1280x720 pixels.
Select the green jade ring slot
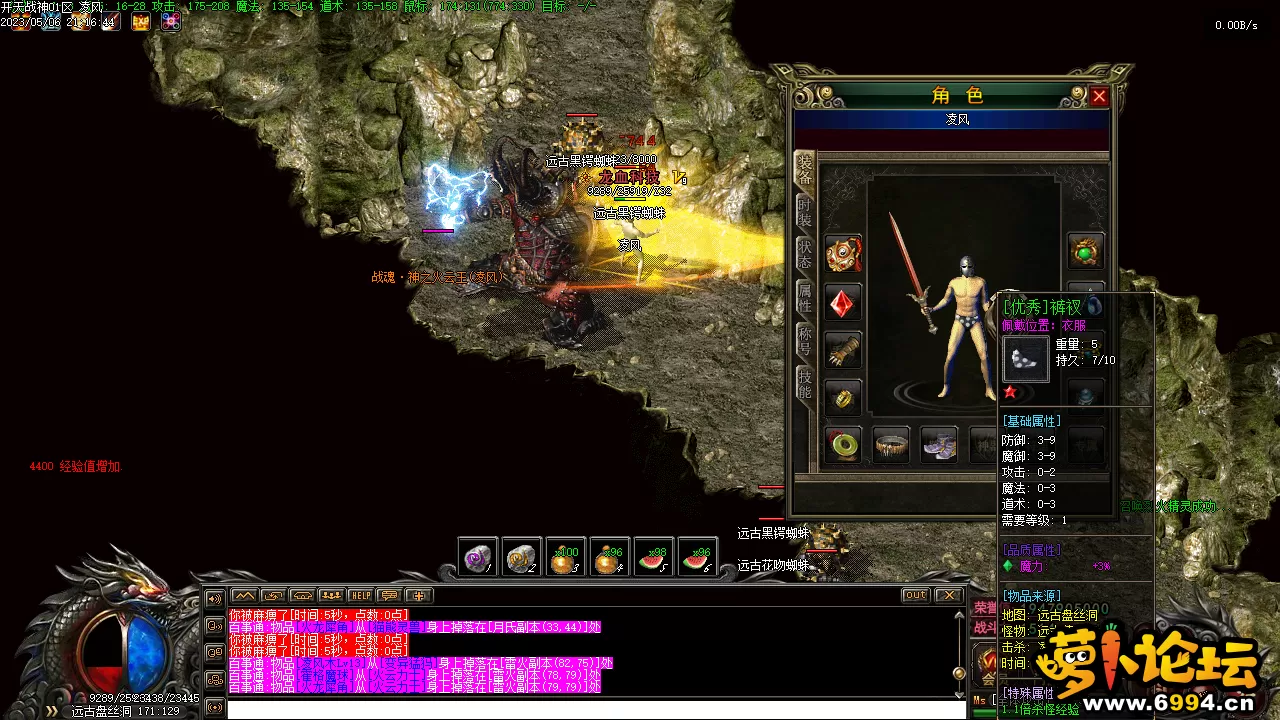click(x=844, y=444)
